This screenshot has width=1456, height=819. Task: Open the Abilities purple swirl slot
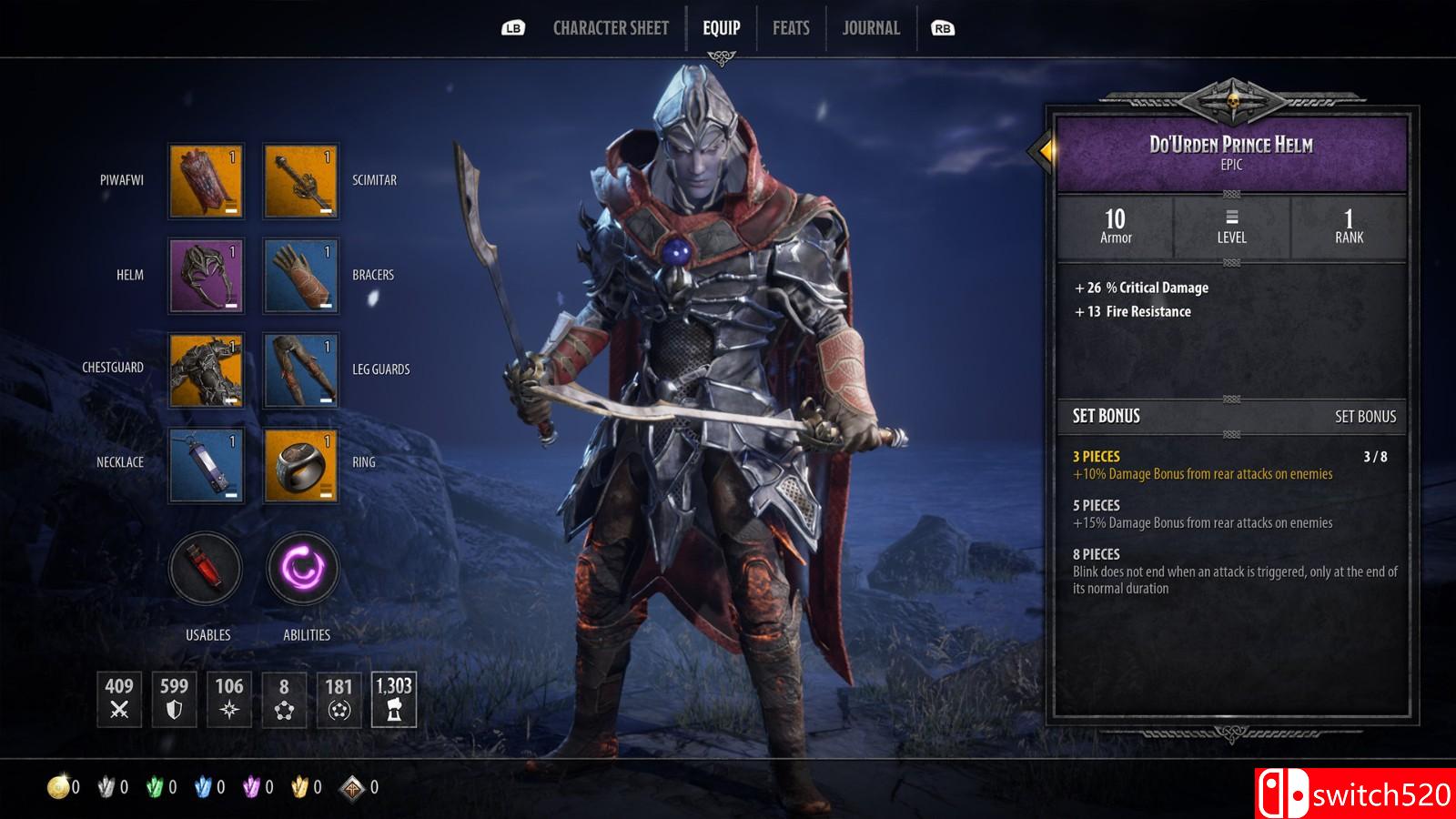pyautogui.click(x=303, y=569)
